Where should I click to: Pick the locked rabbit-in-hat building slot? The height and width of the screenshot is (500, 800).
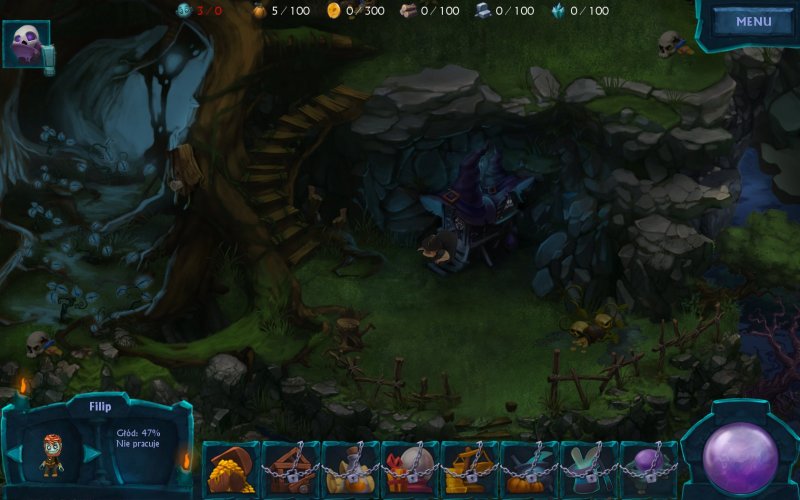coord(590,468)
